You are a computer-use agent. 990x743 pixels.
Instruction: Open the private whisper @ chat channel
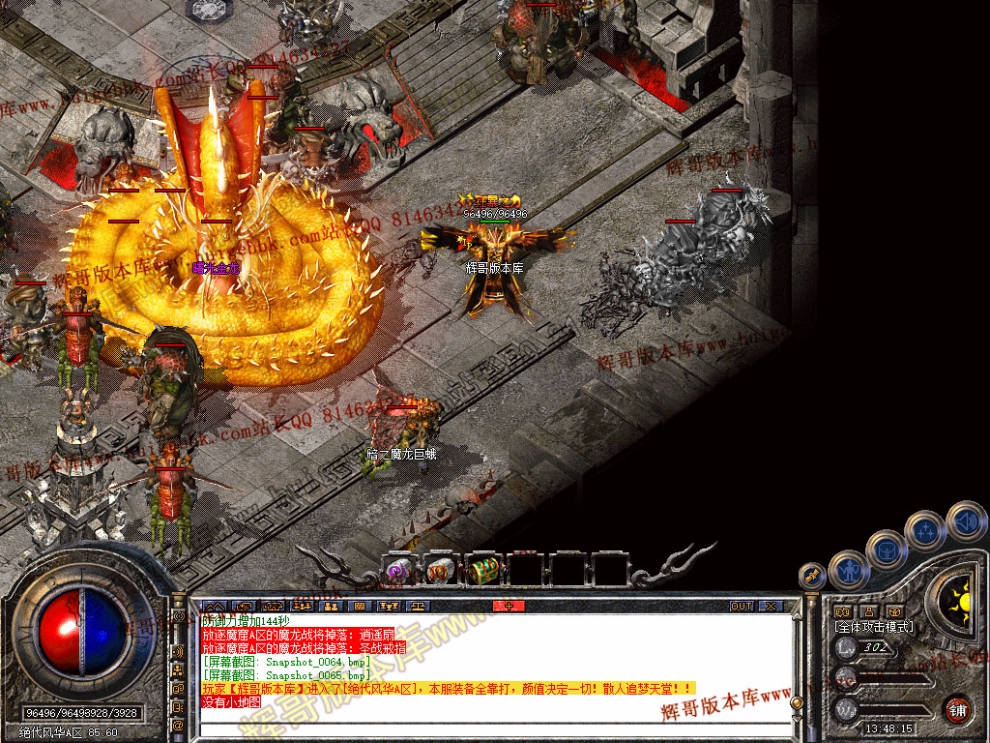(179, 725)
